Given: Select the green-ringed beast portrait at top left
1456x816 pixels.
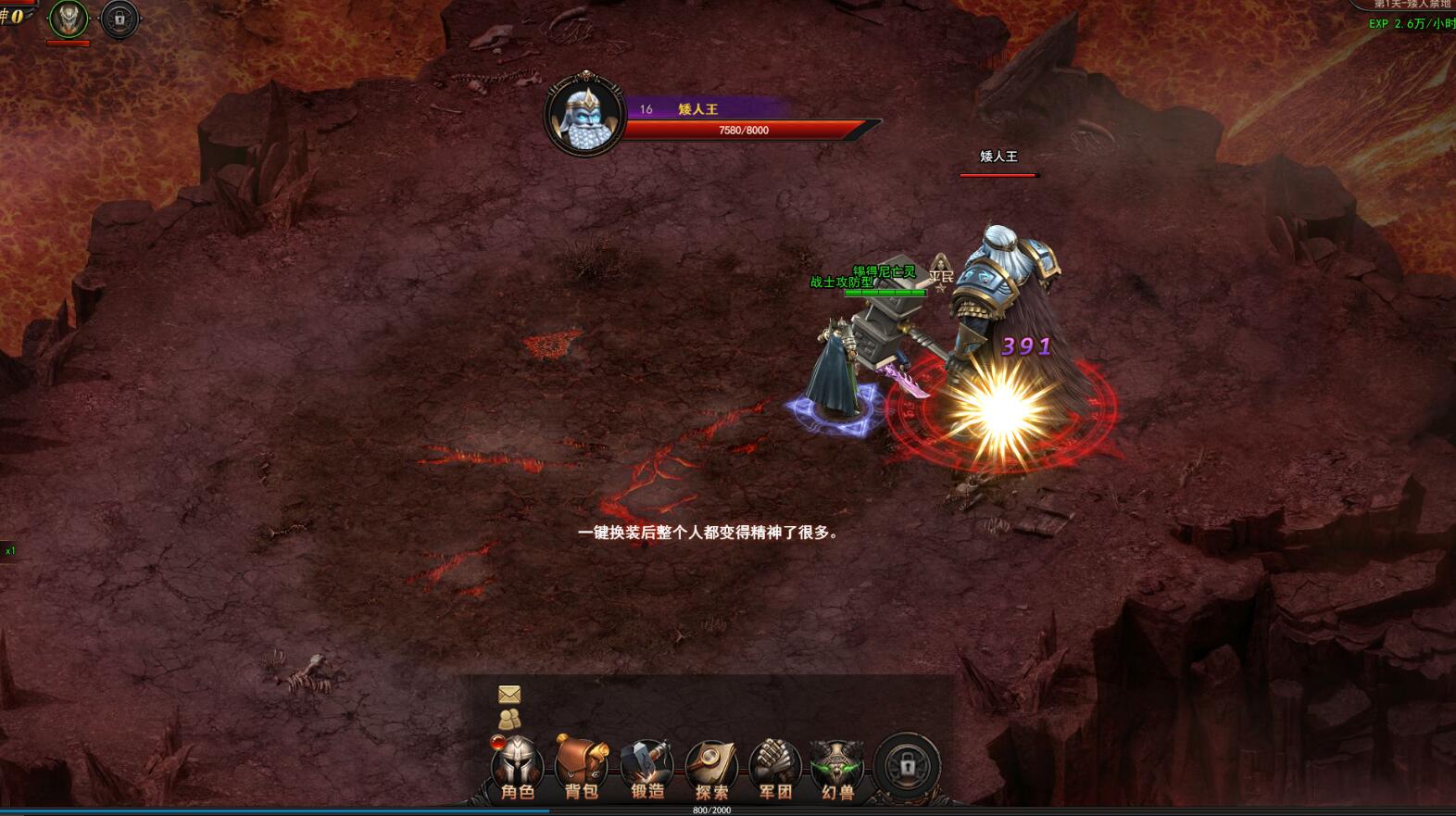Looking at the screenshot, I should click(x=69, y=19).
